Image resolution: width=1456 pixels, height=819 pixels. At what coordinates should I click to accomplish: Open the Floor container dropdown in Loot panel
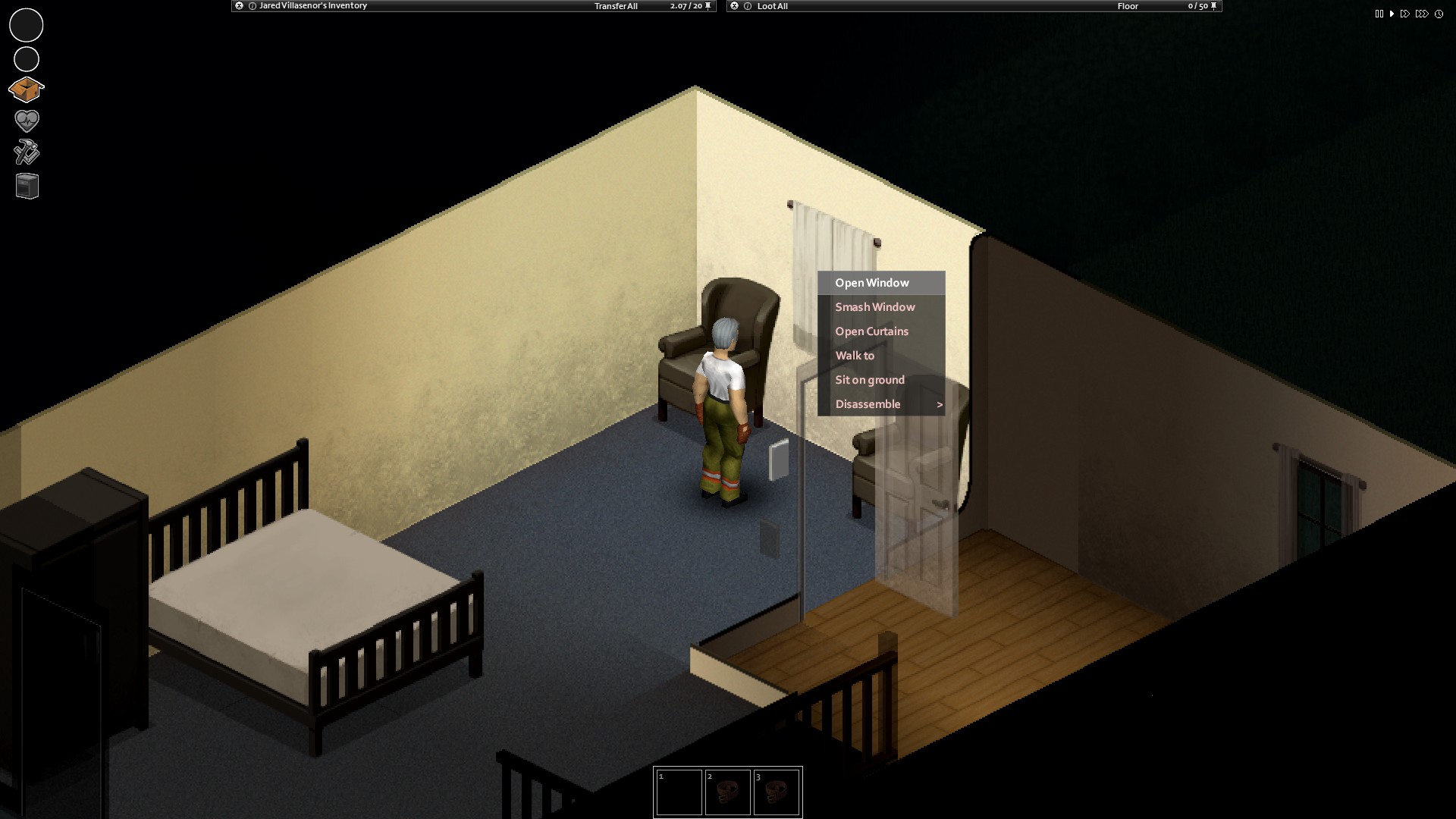point(1127,6)
